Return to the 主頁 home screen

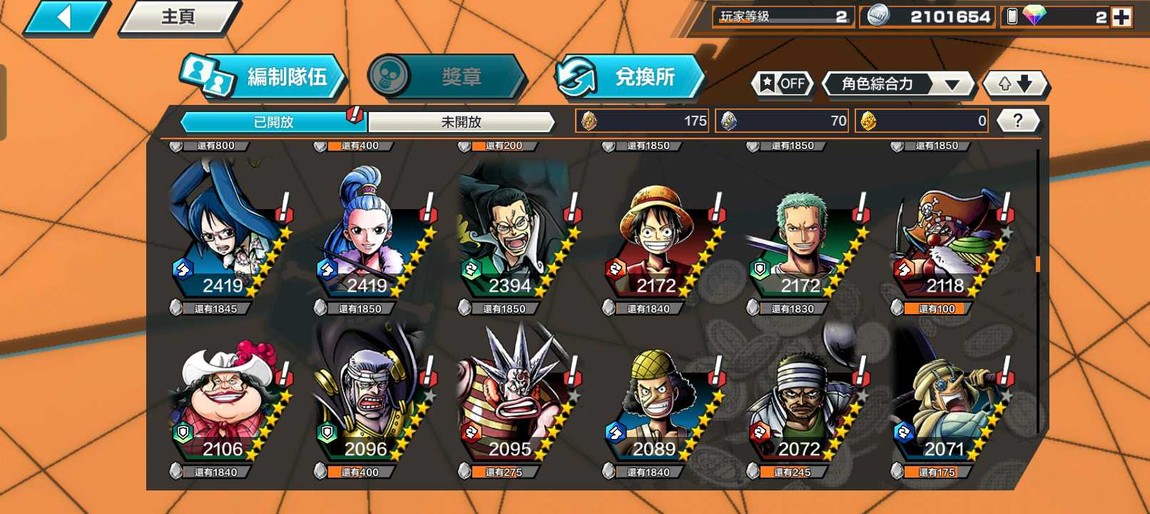coord(178,17)
